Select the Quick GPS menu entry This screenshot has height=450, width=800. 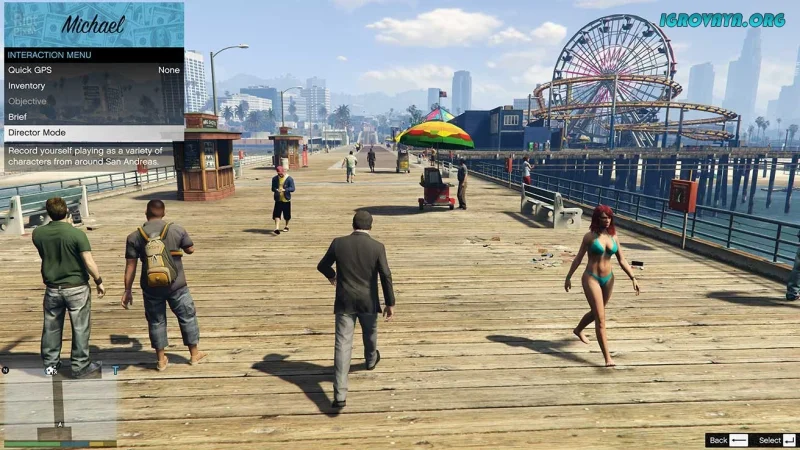[x=92, y=70]
